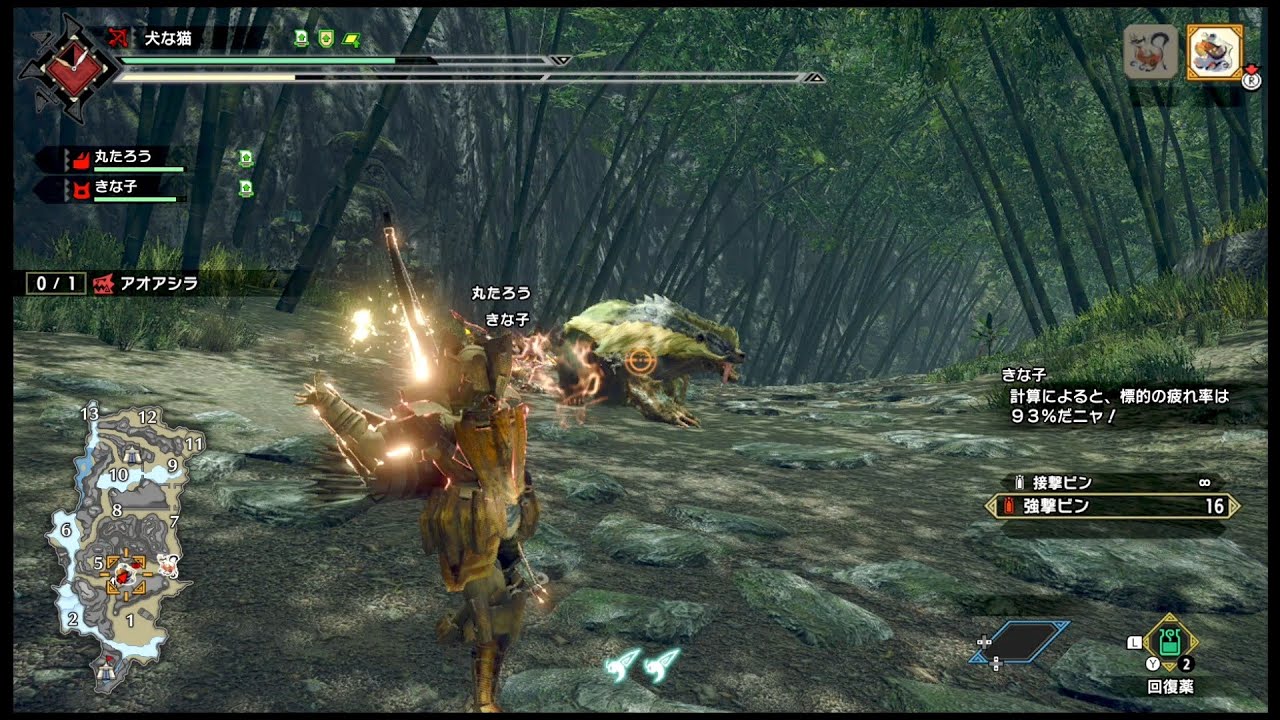This screenshot has width=1280, height=720.
Task: Click the wirebug charge icons
Action: coord(642,664)
